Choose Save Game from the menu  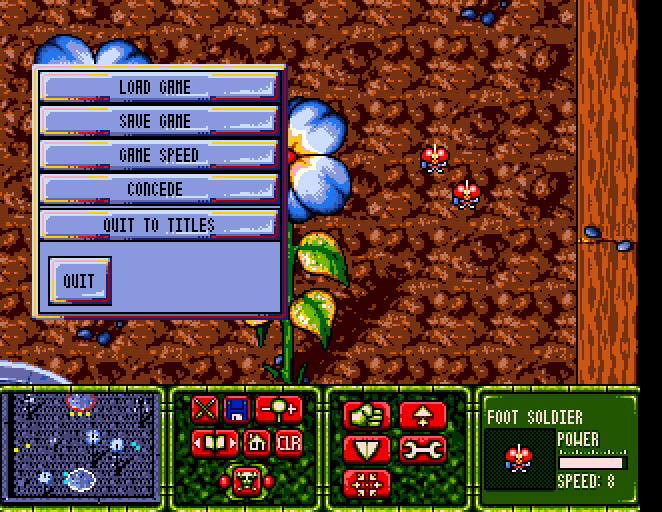pyautogui.click(x=159, y=121)
